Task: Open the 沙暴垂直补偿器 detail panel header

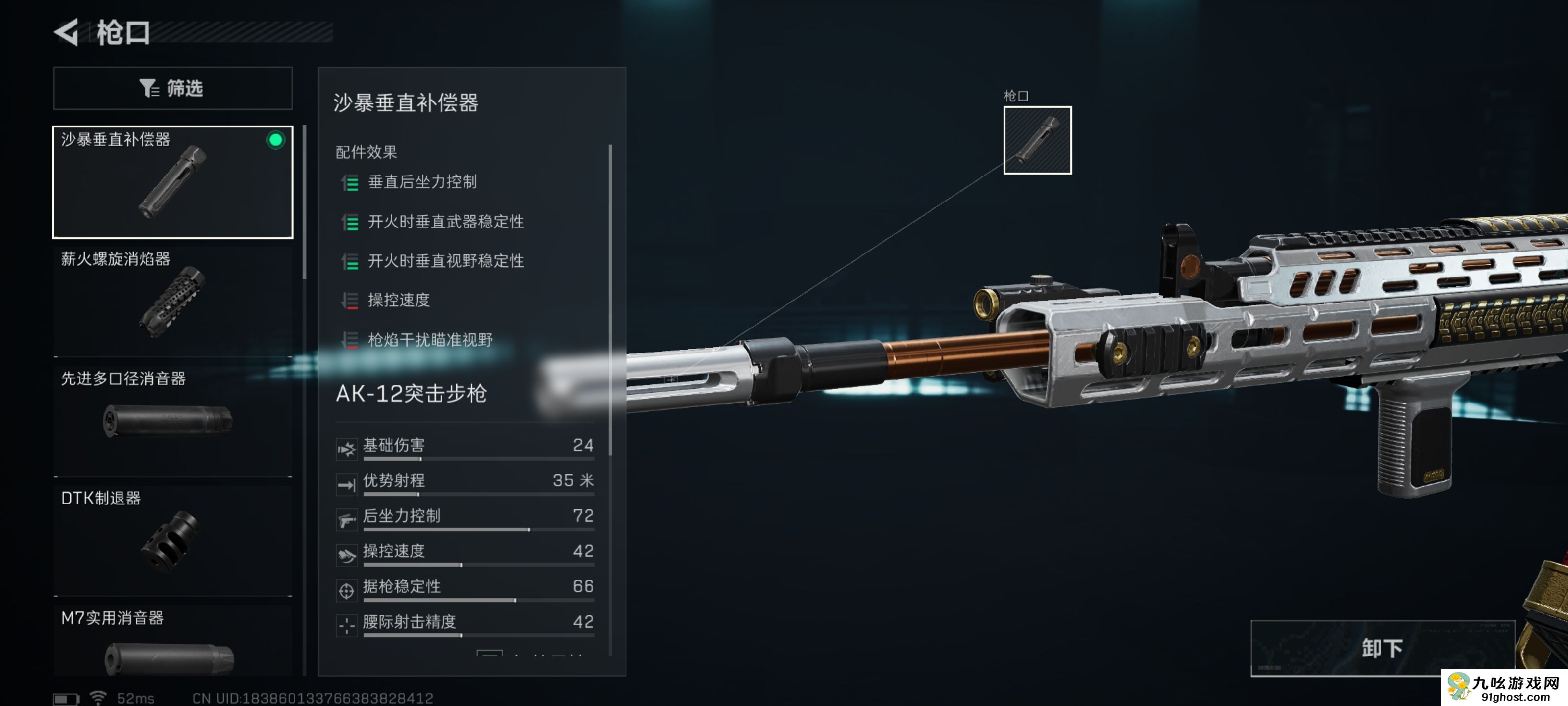Action: coord(406,103)
